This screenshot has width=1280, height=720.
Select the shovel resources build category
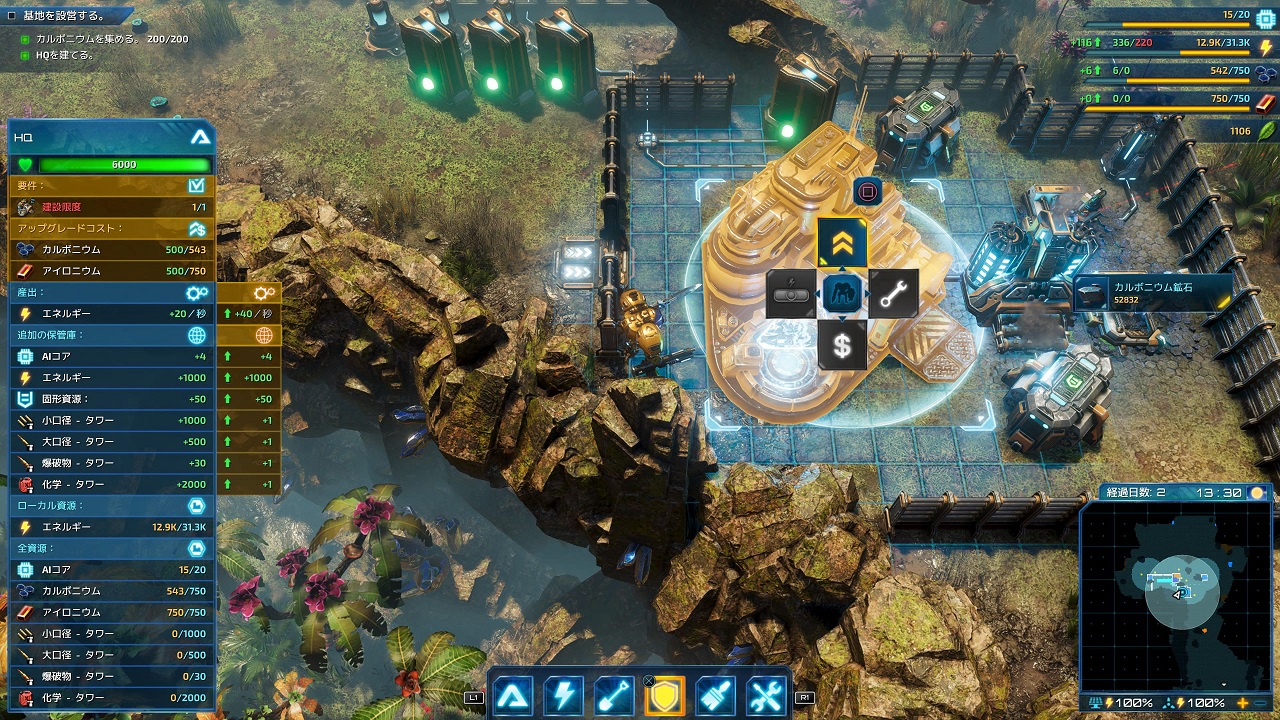pos(614,696)
